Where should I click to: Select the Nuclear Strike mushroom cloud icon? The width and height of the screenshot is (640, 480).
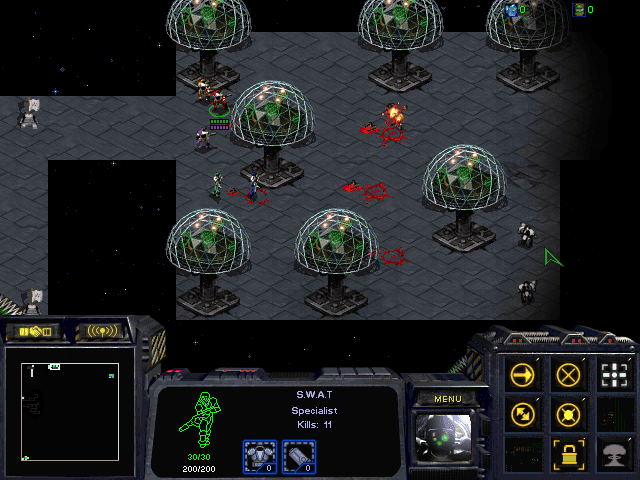click(x=615, y=453)
